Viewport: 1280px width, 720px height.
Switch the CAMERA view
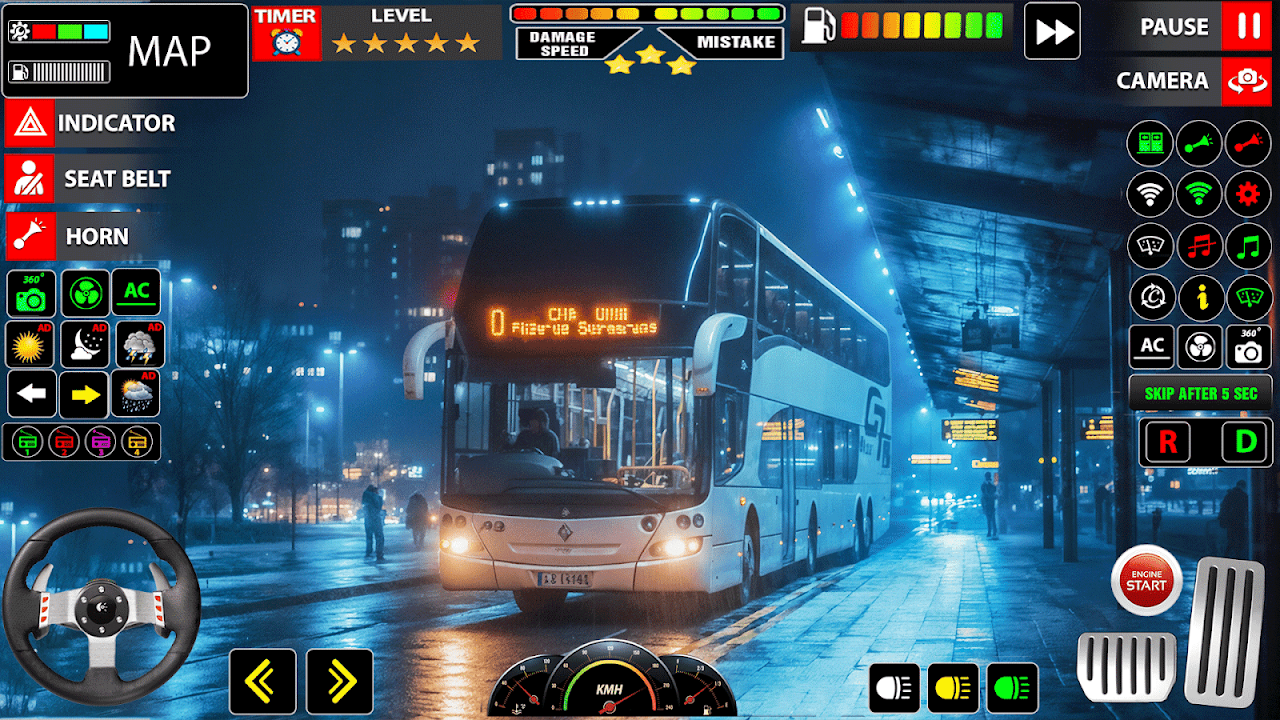click(x=1246, y=81)
